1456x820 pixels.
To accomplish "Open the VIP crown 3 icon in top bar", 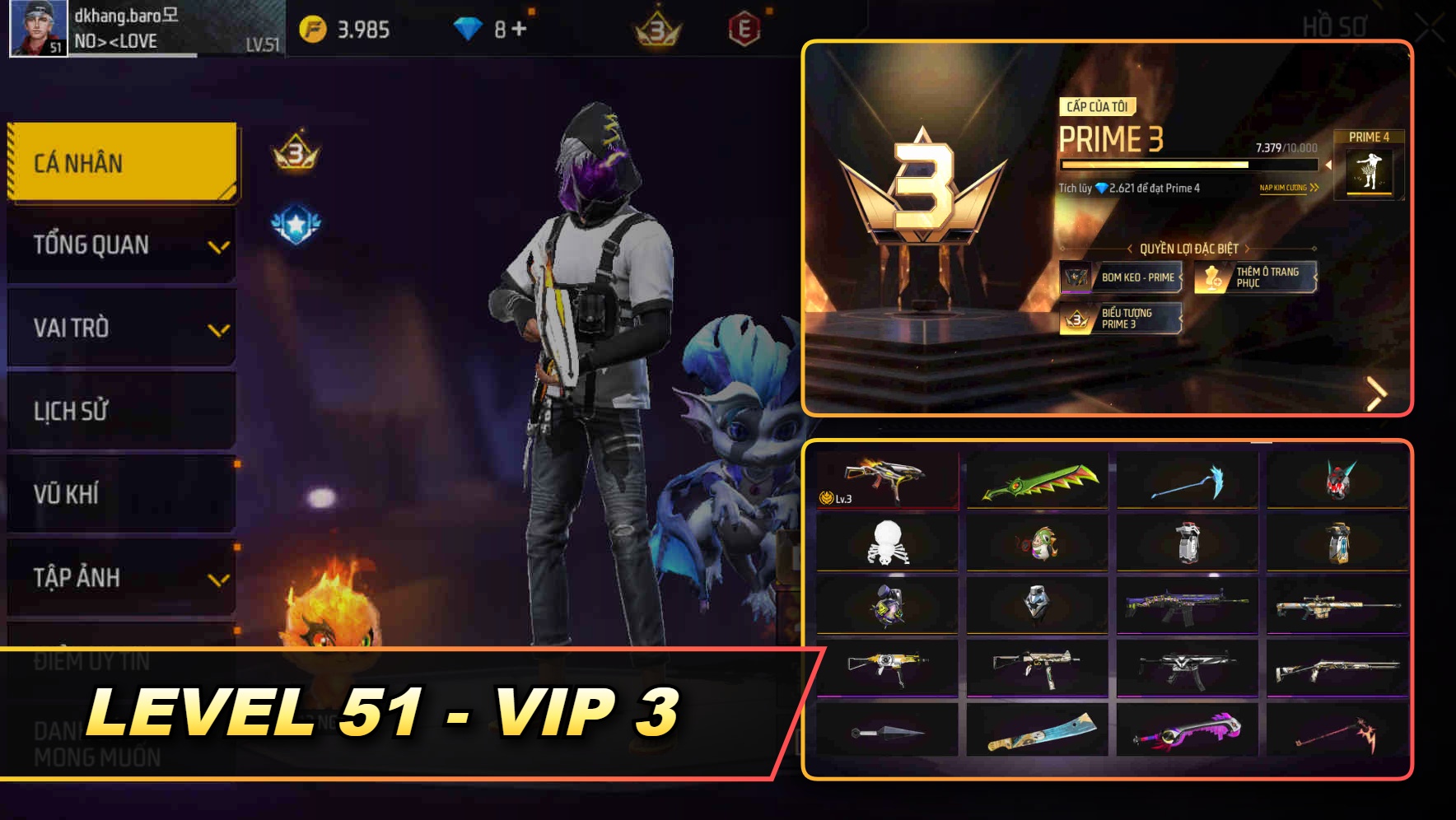I will (x=653, y=28).
